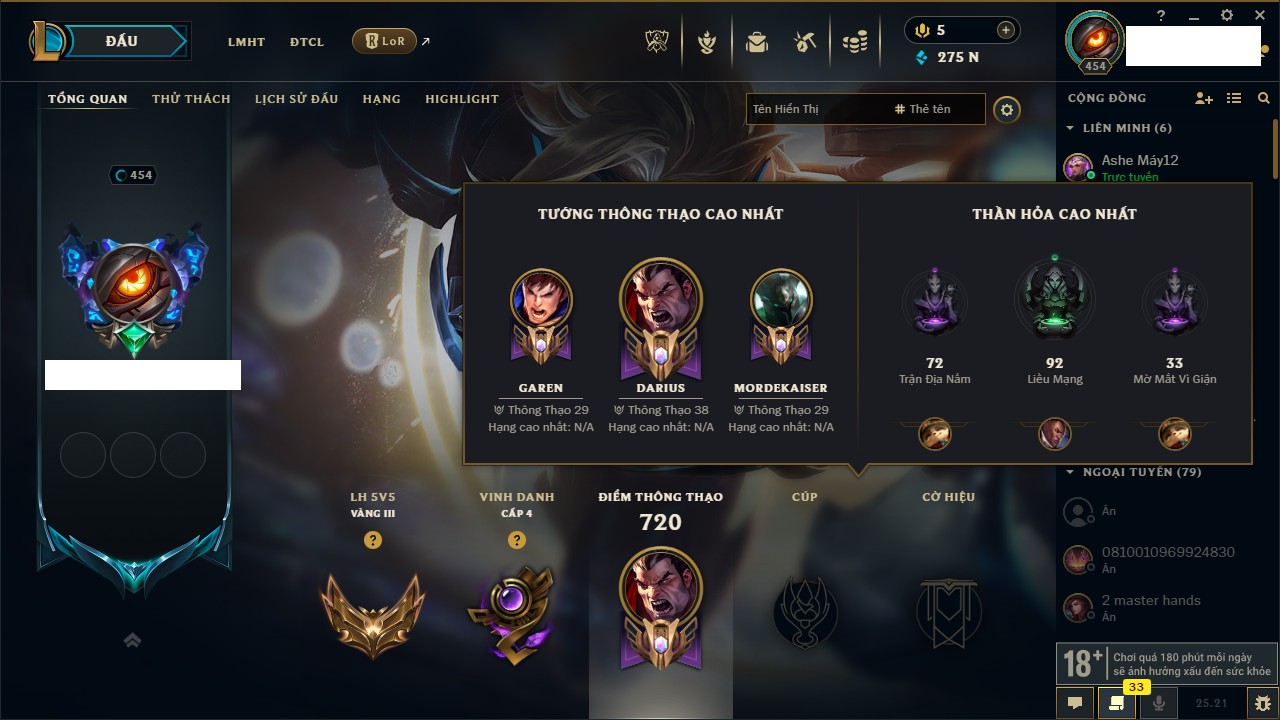The height and width of the screenshot is (720, 1280).
Task: Switch to the ĐTCL game tab
Action: [307, 42]
